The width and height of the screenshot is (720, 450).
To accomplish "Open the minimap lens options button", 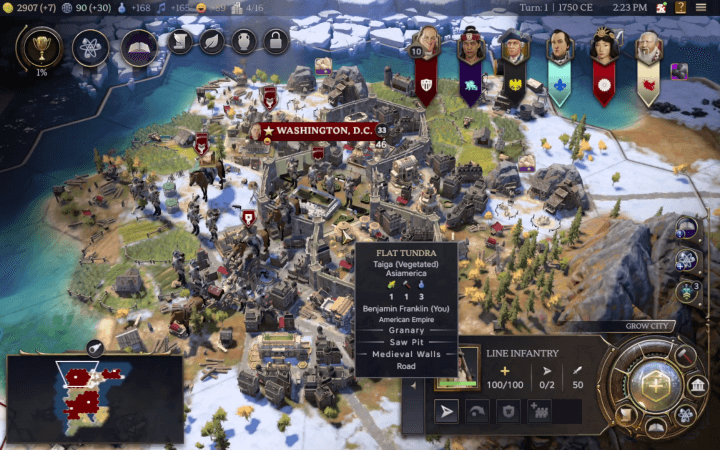I will 93,348.
